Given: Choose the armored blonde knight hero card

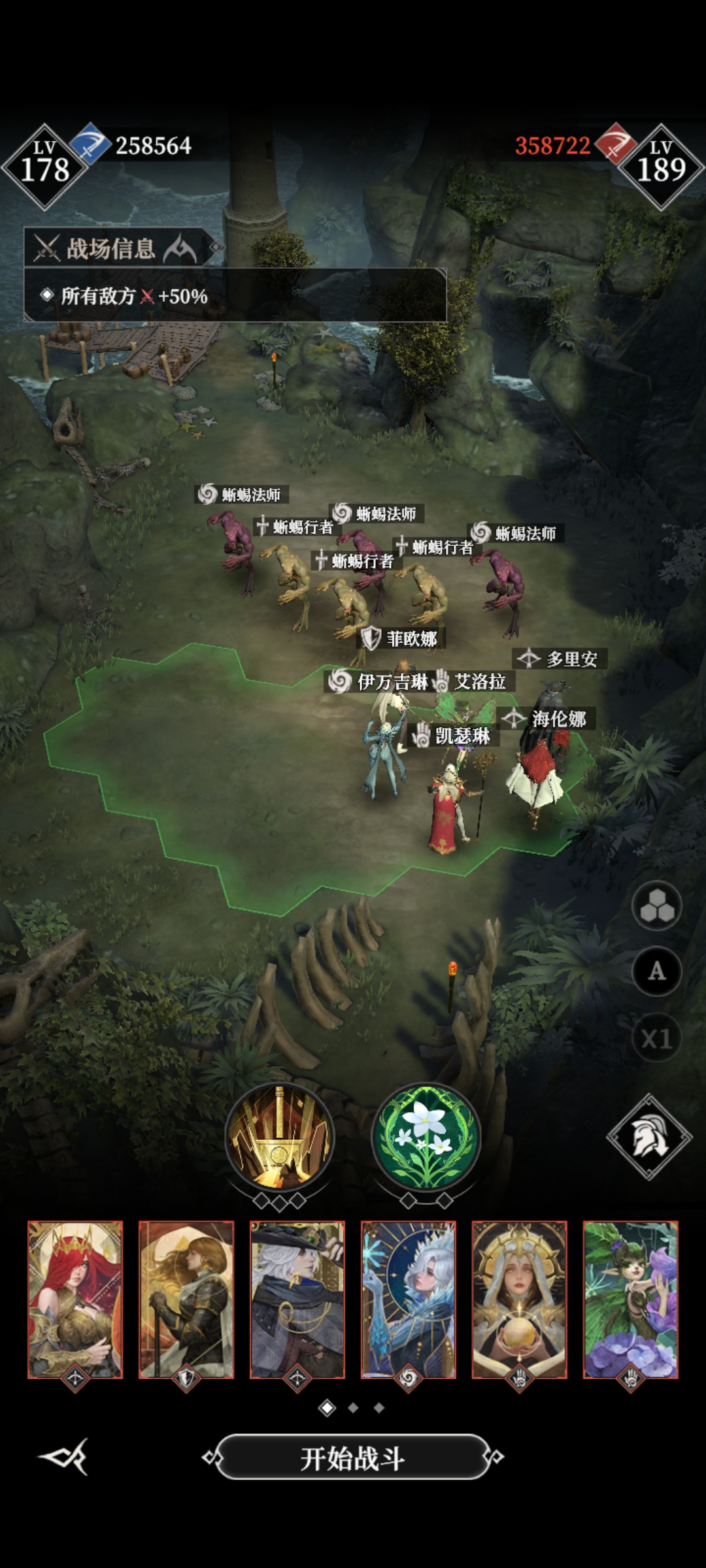Looking at the screenshot, I should pos(186,1299).
